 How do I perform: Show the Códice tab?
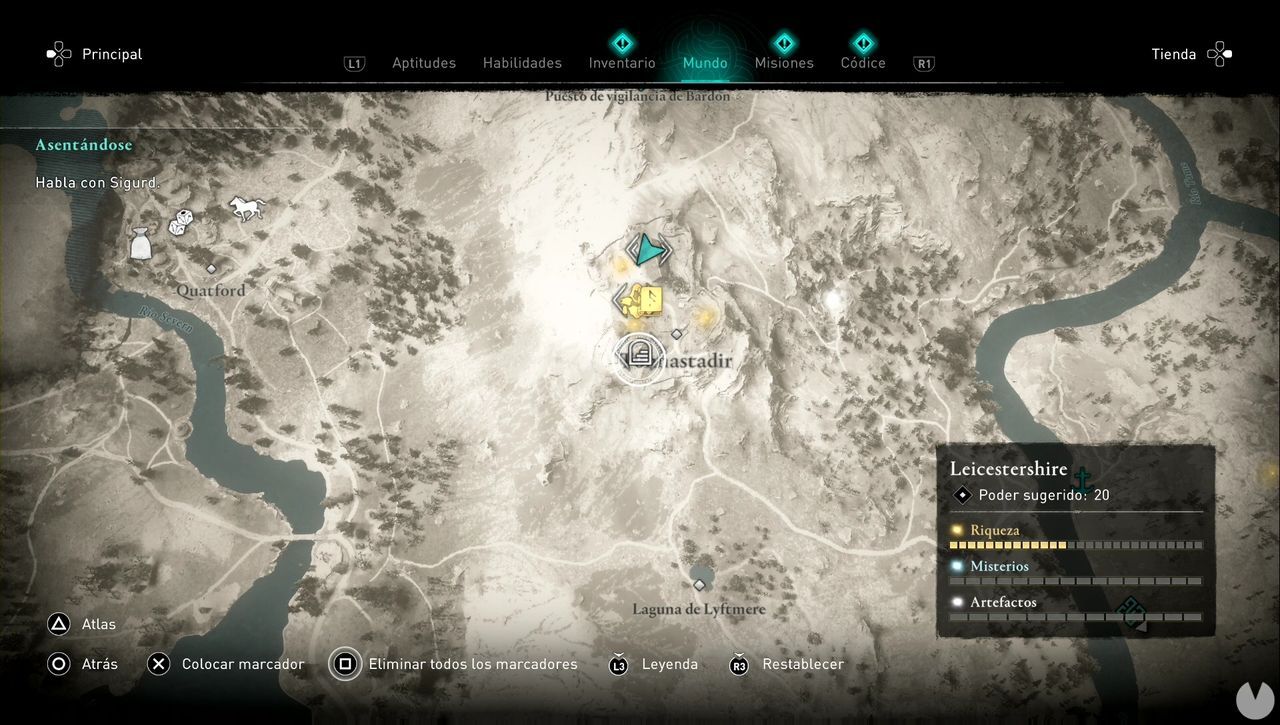[863, 63]
